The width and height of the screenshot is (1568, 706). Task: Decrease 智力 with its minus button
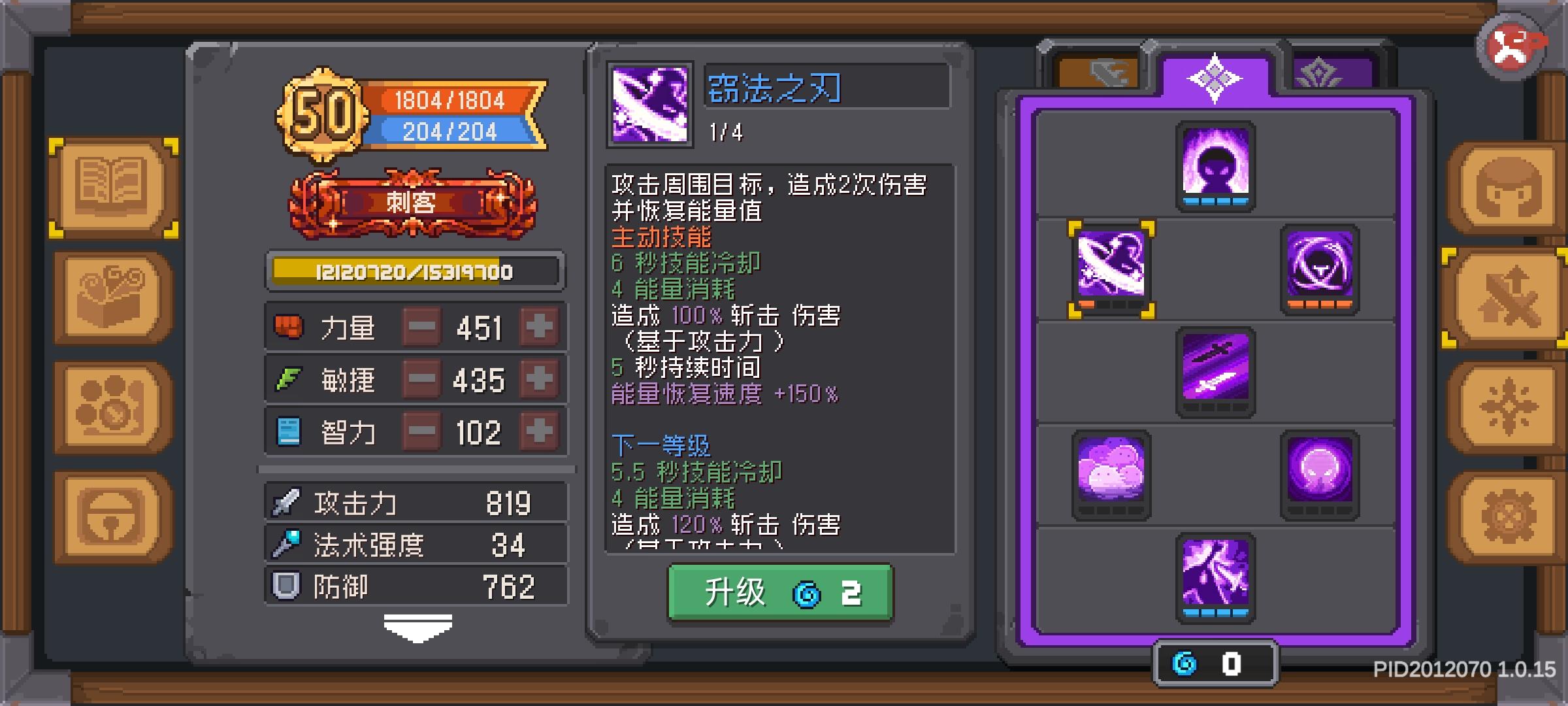coord(422,430)
